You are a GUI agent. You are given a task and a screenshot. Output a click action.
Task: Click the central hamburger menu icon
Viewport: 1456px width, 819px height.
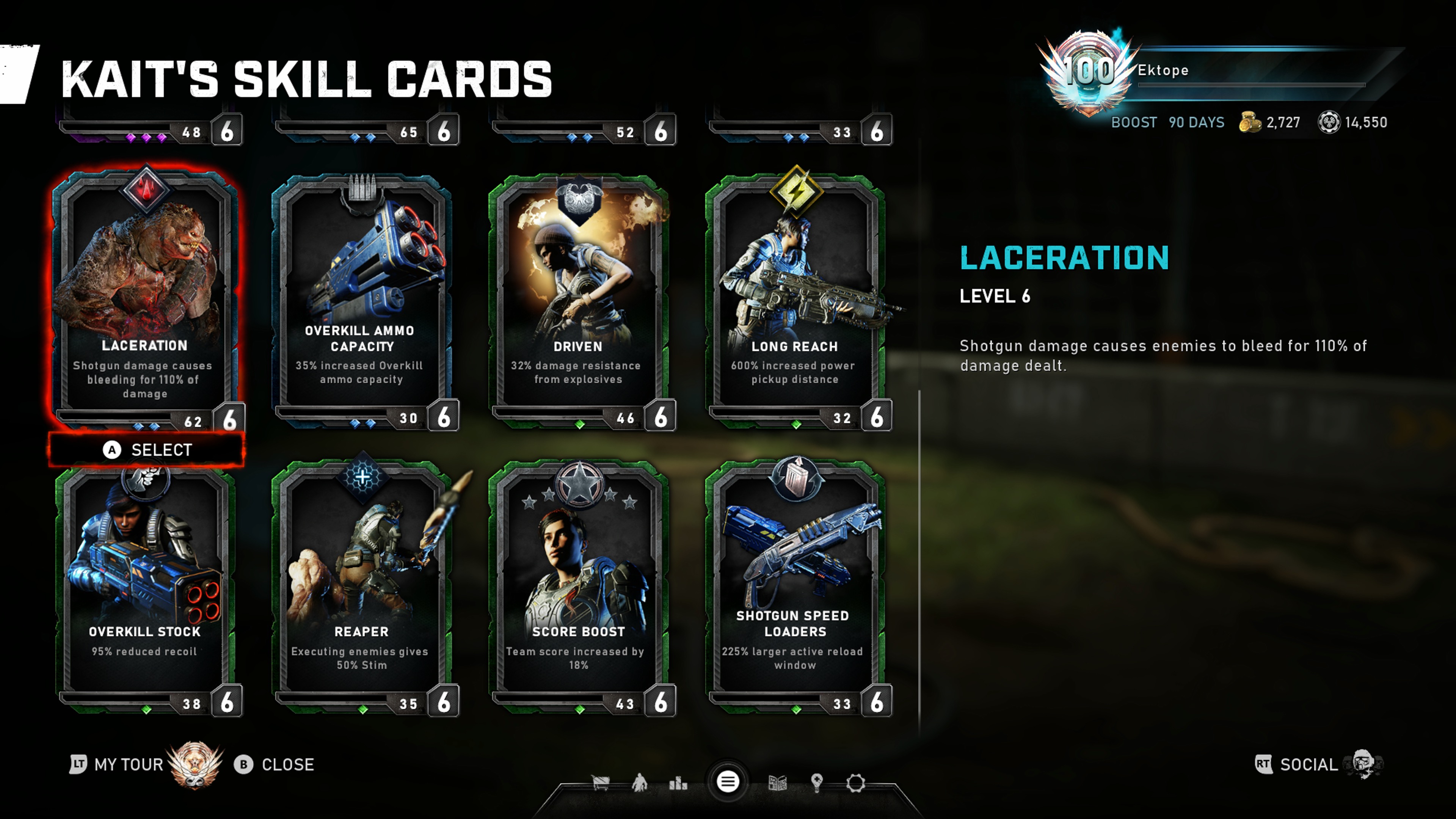(728, 782)
